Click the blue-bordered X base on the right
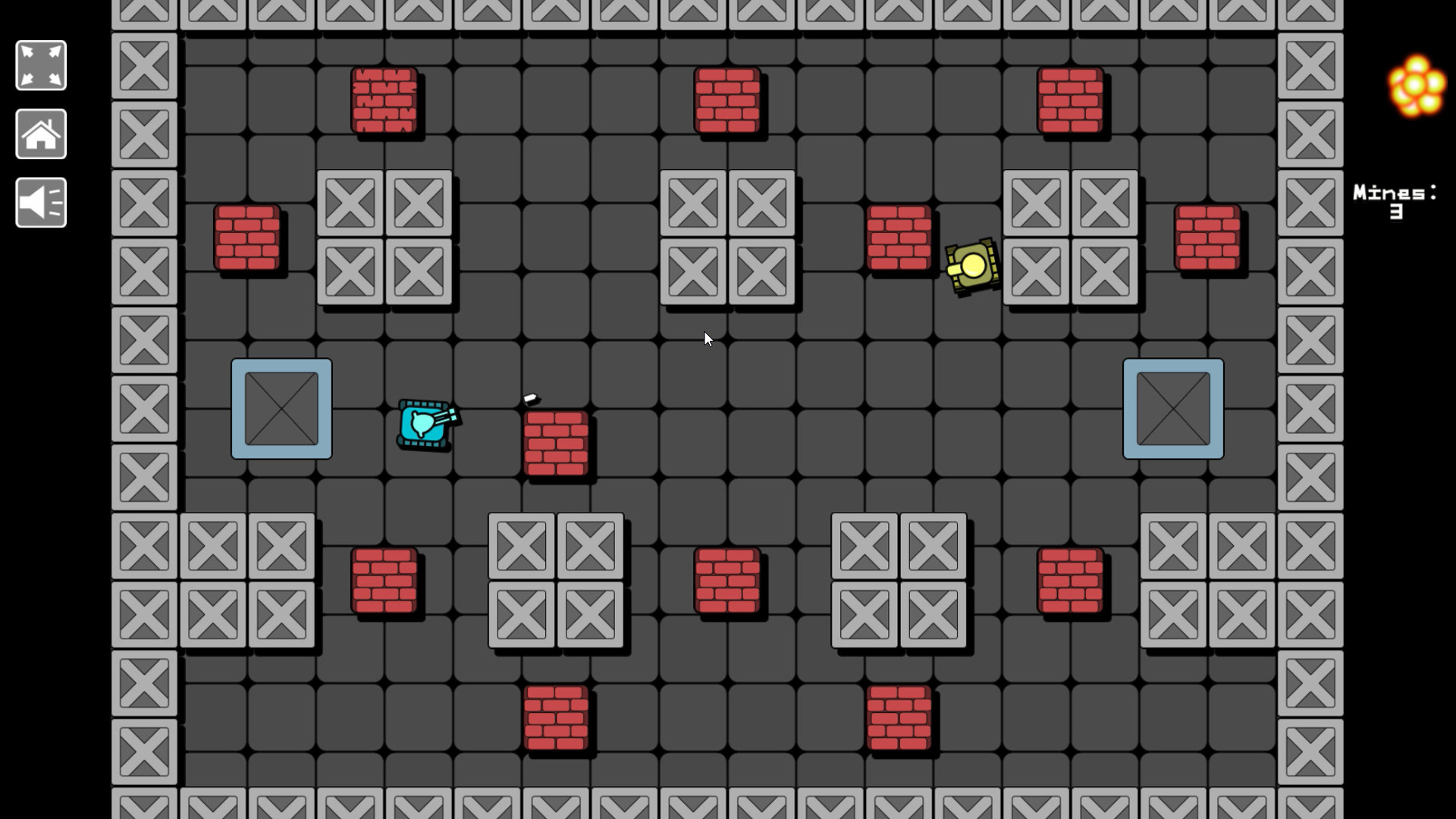 coord(1174,409)
